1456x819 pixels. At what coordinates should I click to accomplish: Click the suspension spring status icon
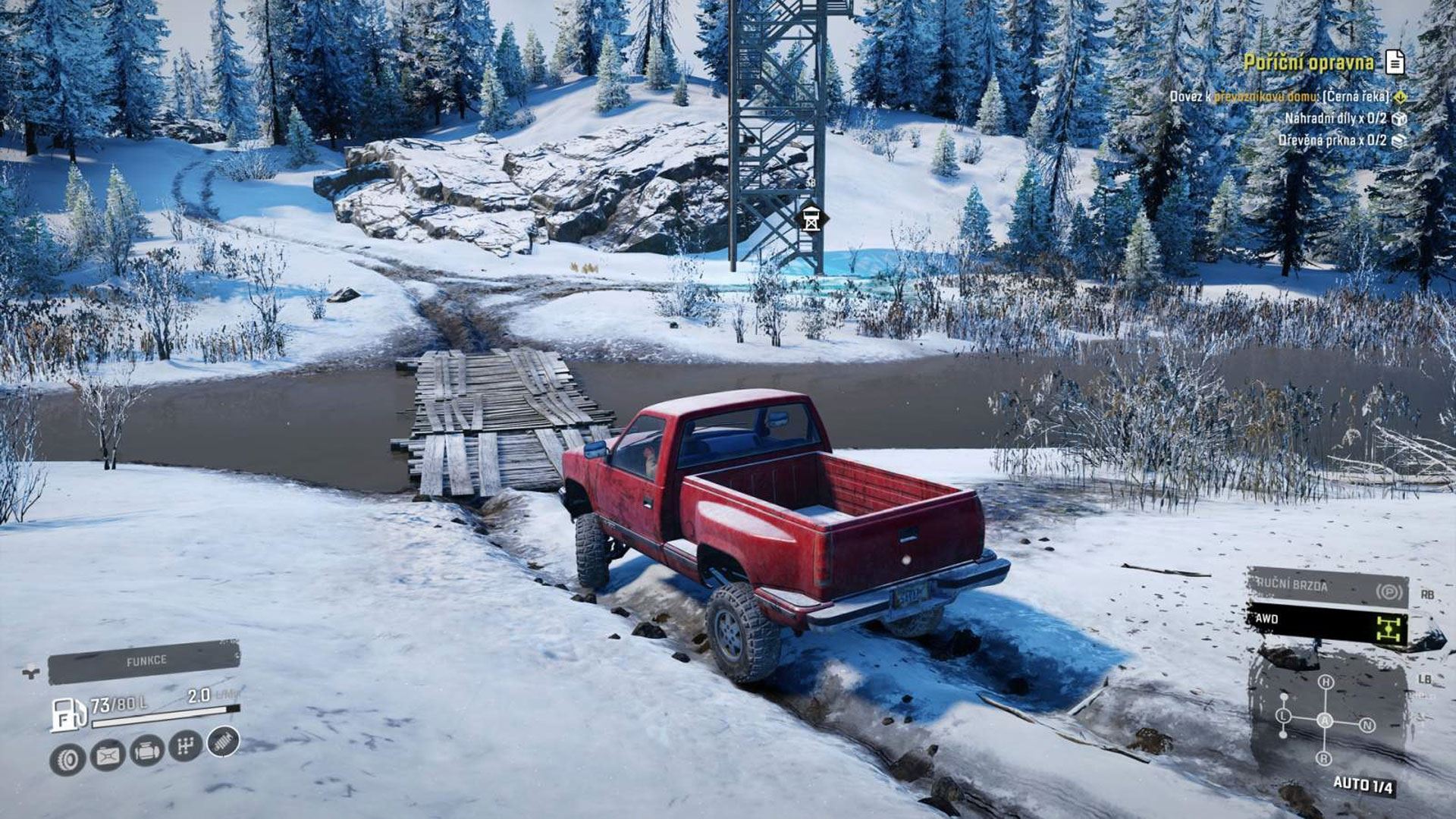(223, 741)
